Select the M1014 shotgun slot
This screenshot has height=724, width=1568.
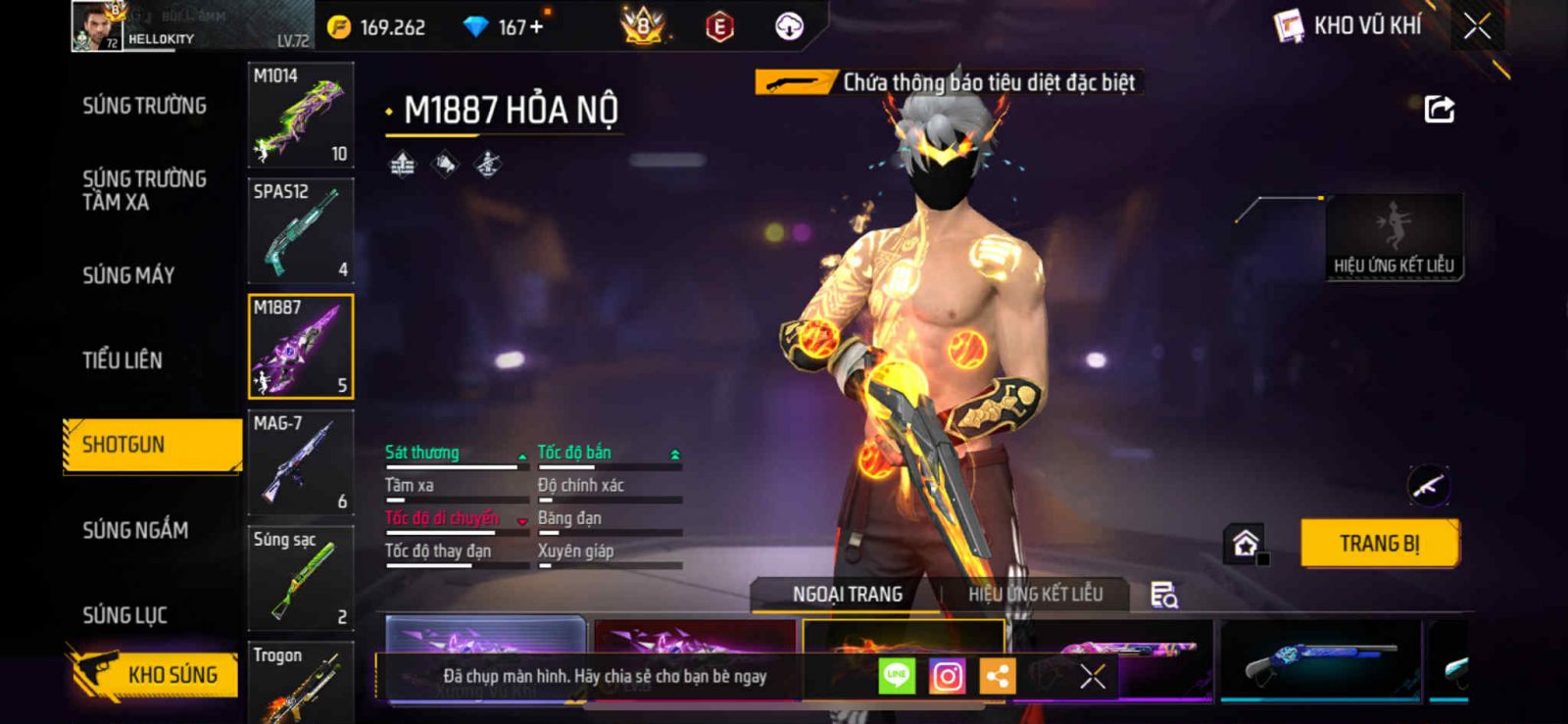300,116
